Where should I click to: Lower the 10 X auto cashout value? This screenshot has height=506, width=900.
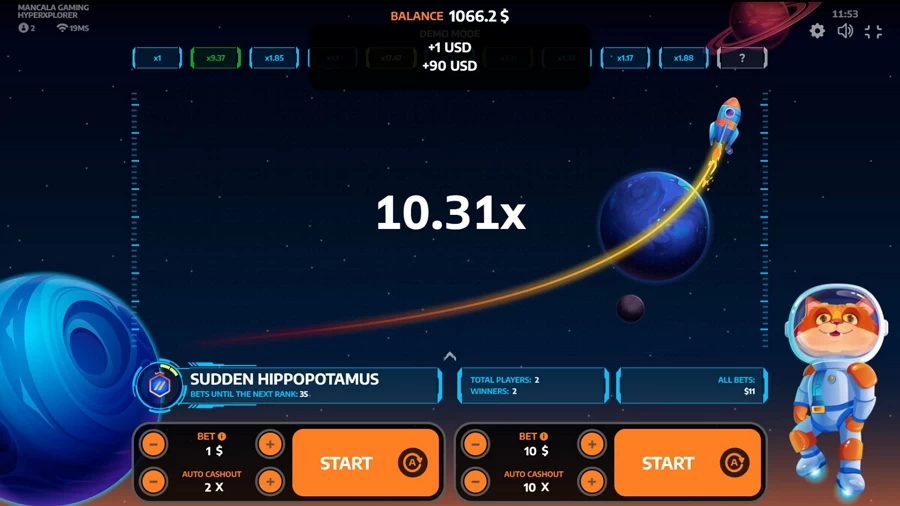(476, 481)
